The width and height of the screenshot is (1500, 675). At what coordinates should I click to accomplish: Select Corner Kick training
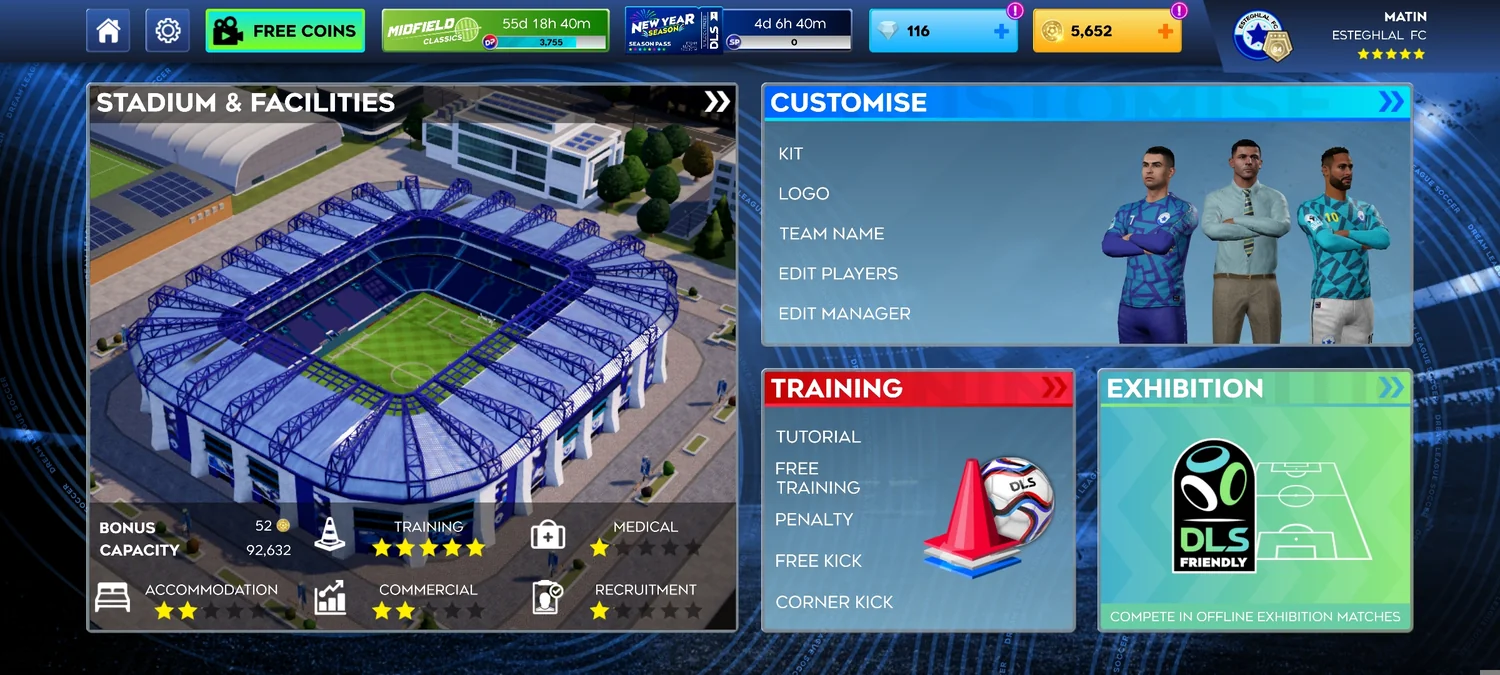click(x=833, y=602)
